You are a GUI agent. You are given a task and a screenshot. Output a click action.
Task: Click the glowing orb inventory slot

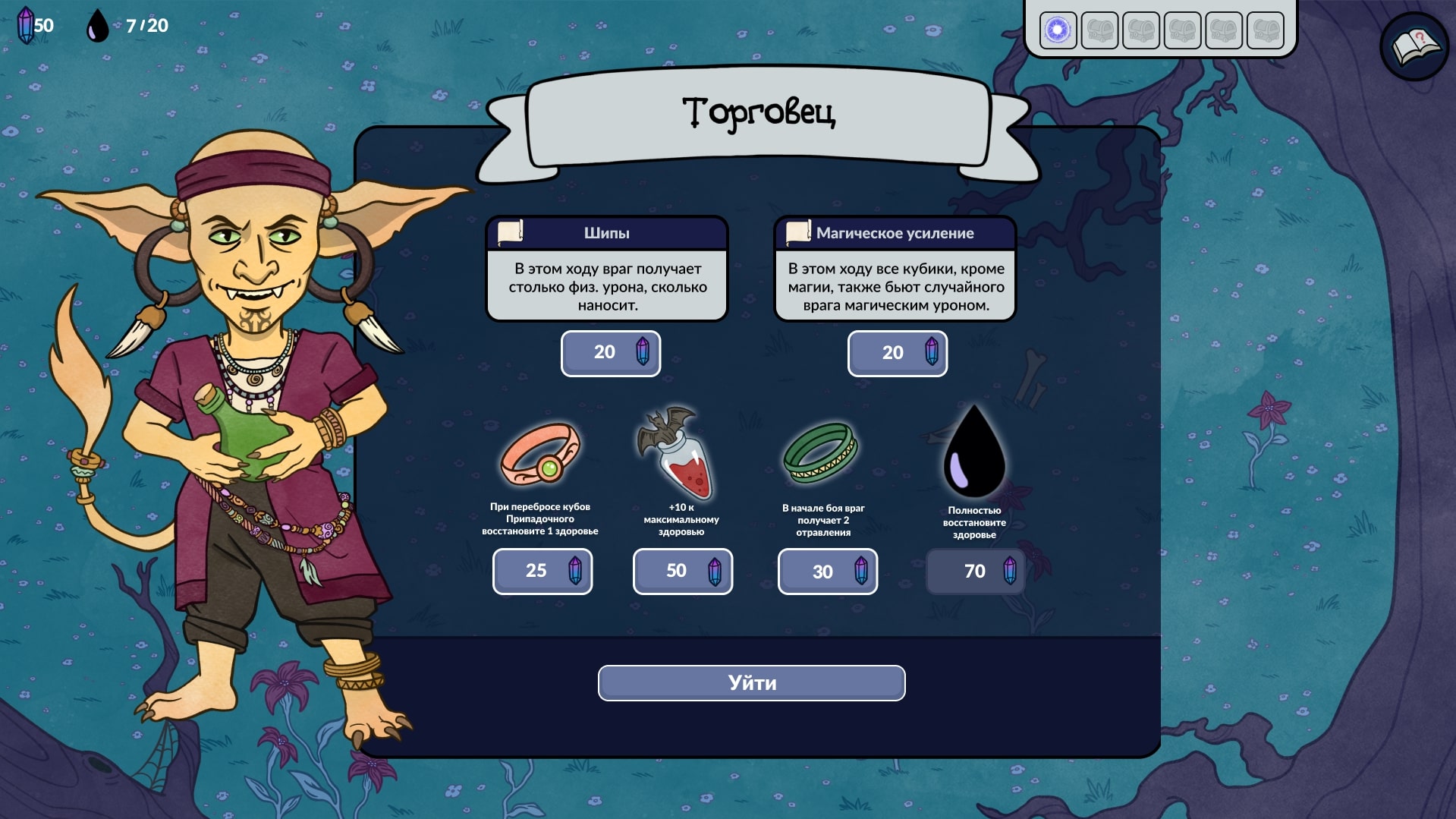click(1058, 30)
